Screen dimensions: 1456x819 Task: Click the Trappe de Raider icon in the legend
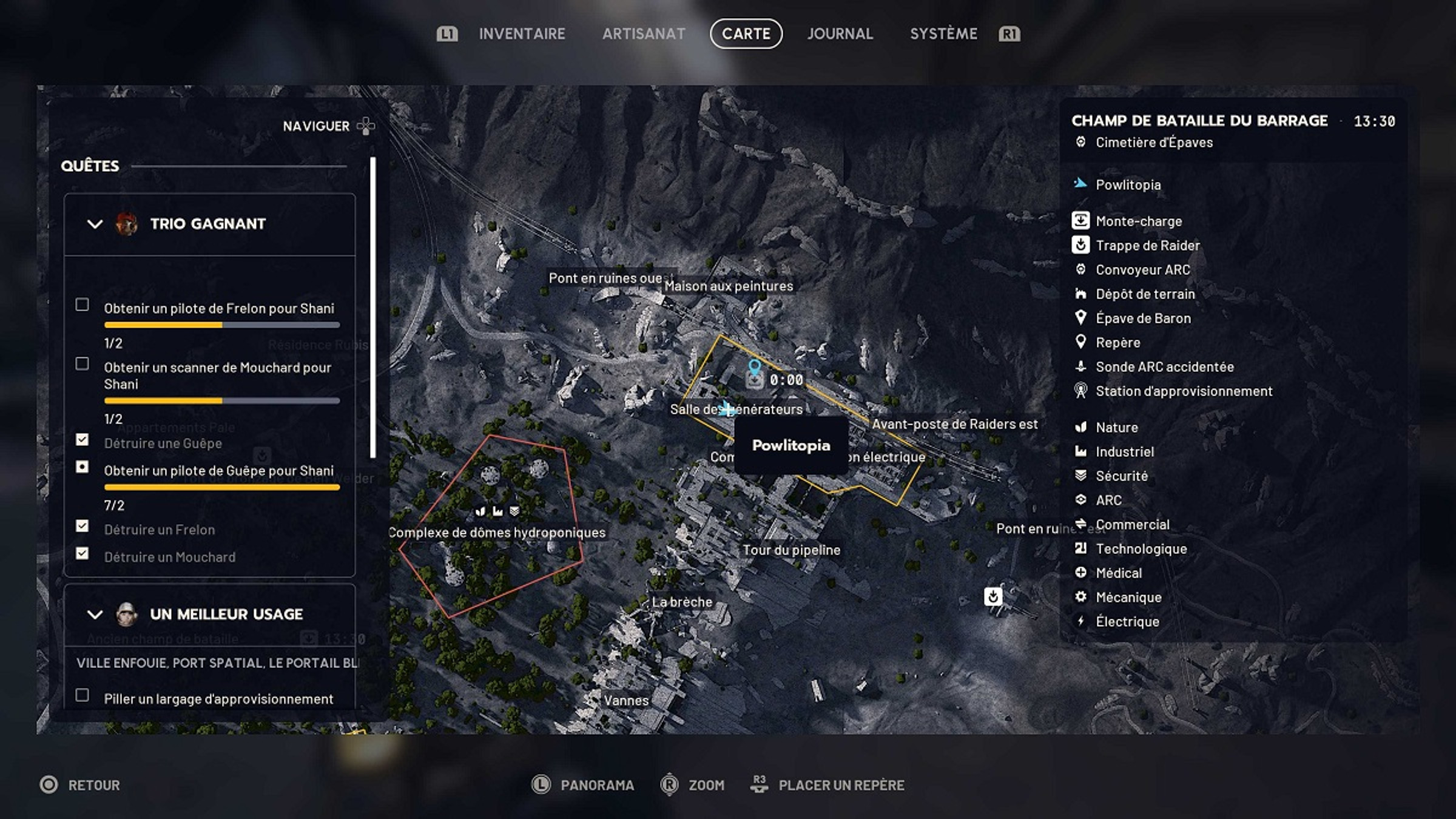click(x=1082, y=245)
